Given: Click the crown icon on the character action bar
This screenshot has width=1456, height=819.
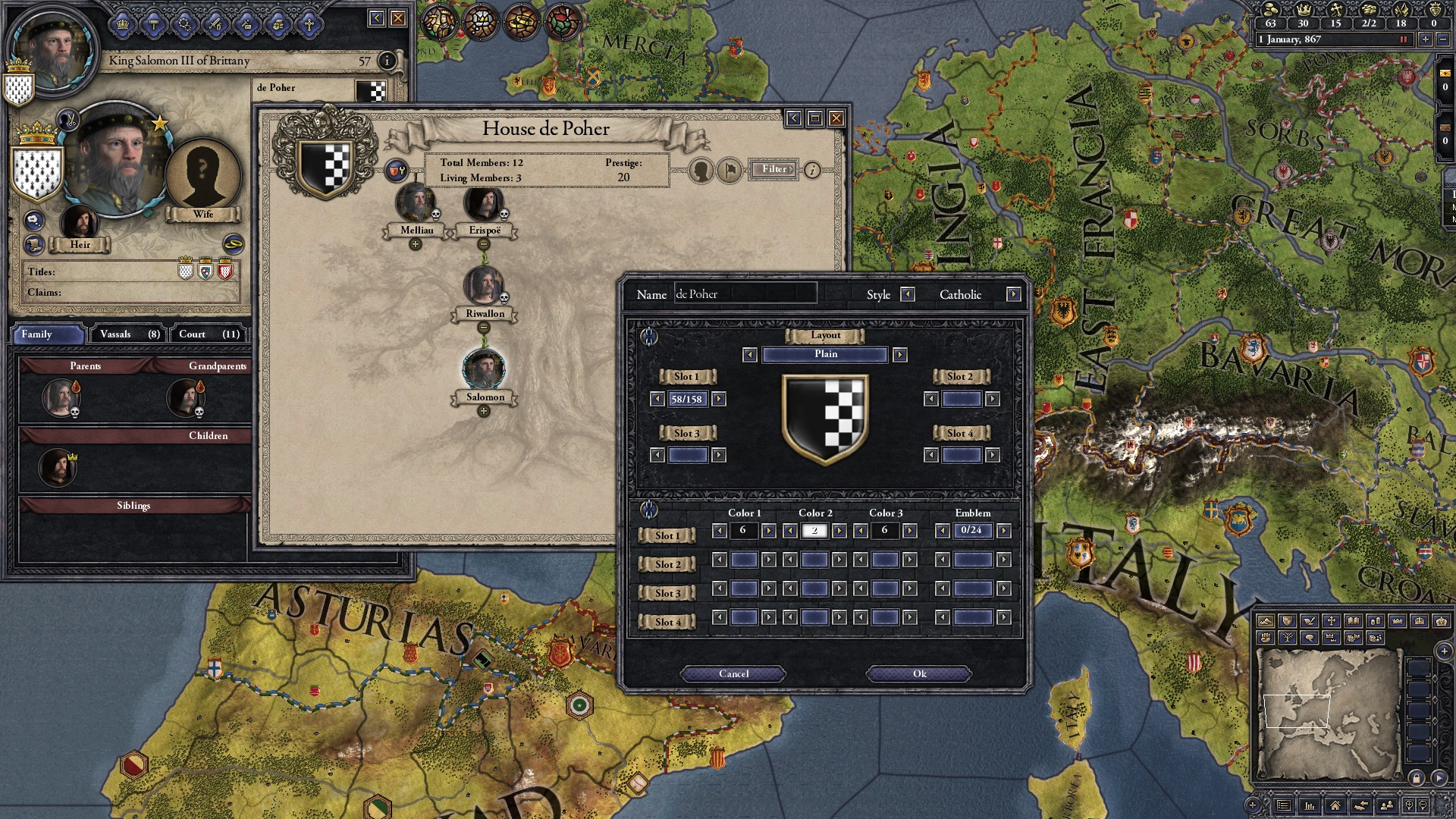Looking at the screenshot, I should (x=123, y=24).
